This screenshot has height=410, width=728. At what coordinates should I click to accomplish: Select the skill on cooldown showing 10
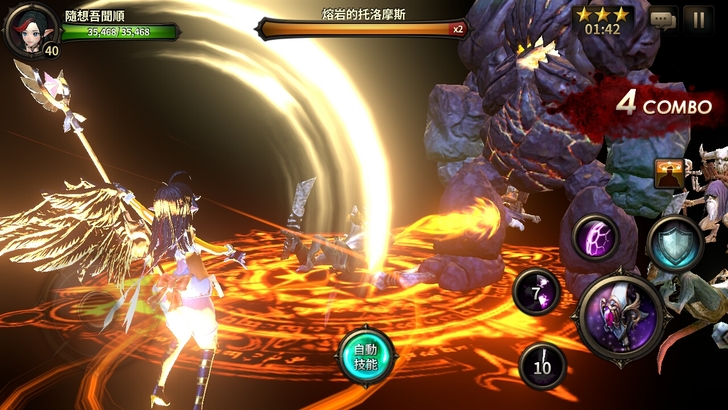tap(543, 367)
